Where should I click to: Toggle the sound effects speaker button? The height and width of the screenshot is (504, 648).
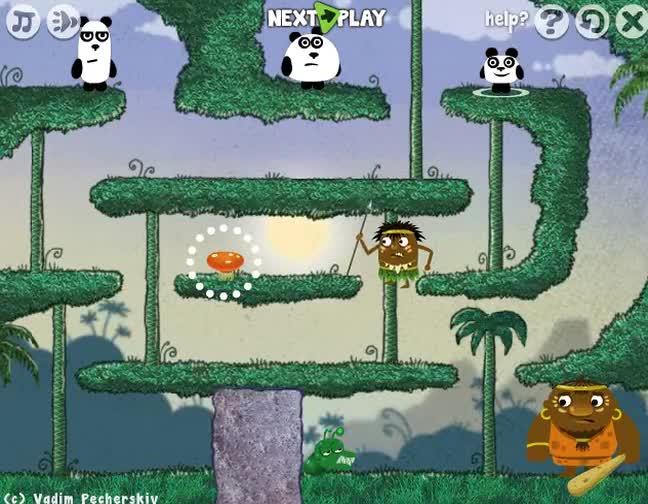click(64, 20)
